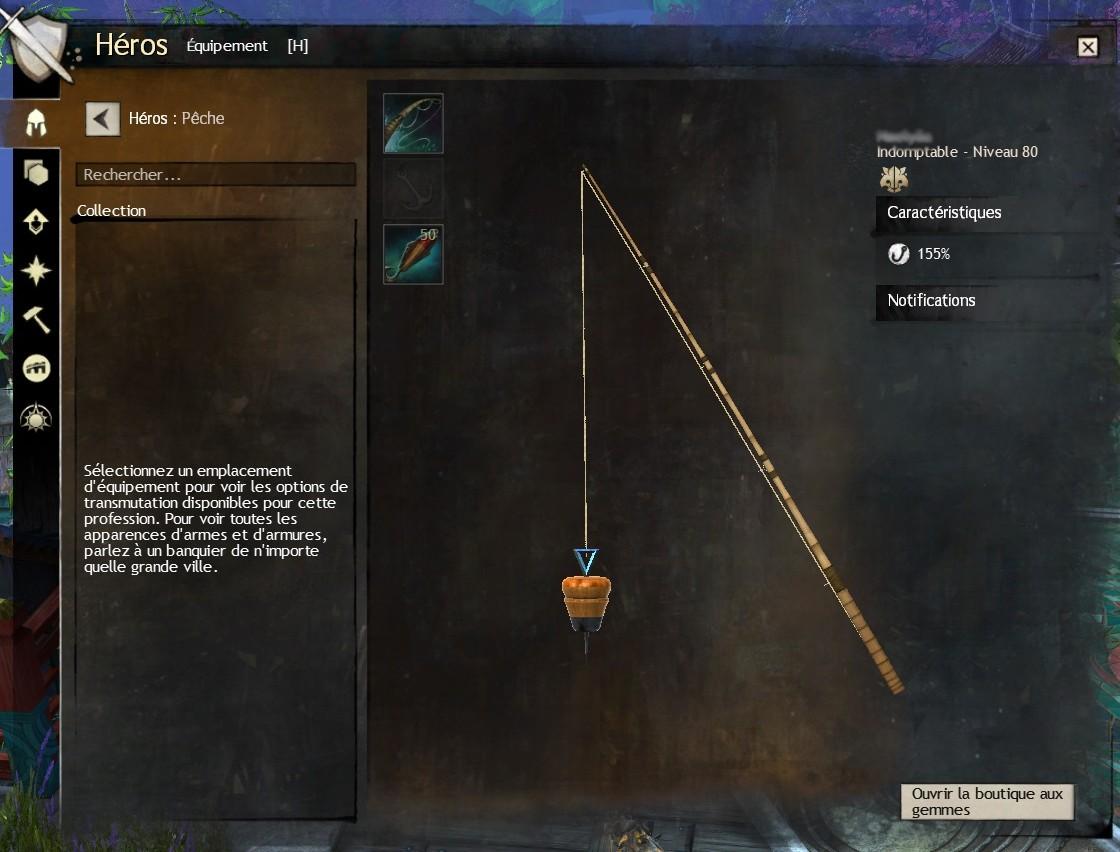Image resolution: width=1120 pixels, height=852 pixels.
Task: Select the empty fish hook slot
Action: 413,188
